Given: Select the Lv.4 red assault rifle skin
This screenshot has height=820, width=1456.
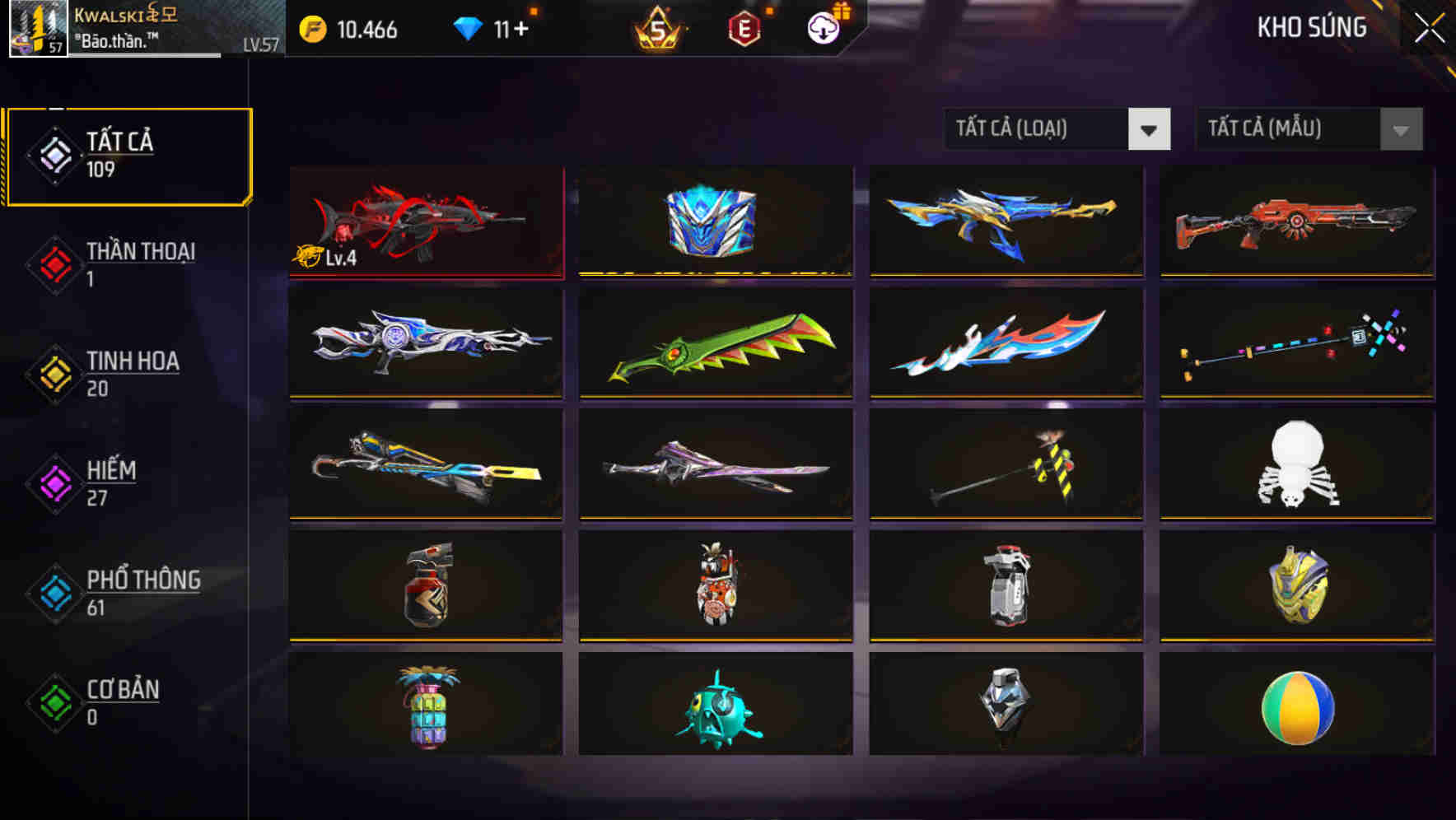Looking at the screenshot, I should tap(424, 221).
